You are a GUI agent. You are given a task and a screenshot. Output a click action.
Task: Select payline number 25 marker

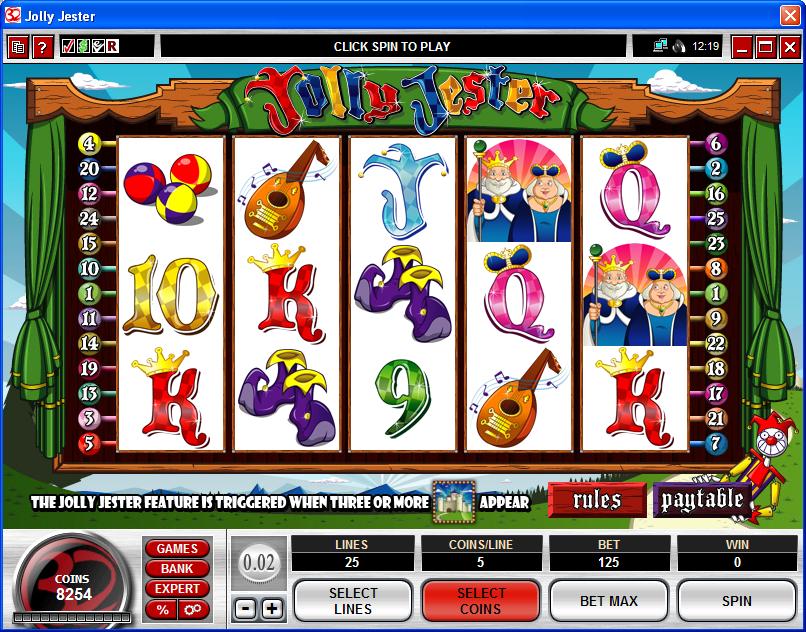coord(716,218)
